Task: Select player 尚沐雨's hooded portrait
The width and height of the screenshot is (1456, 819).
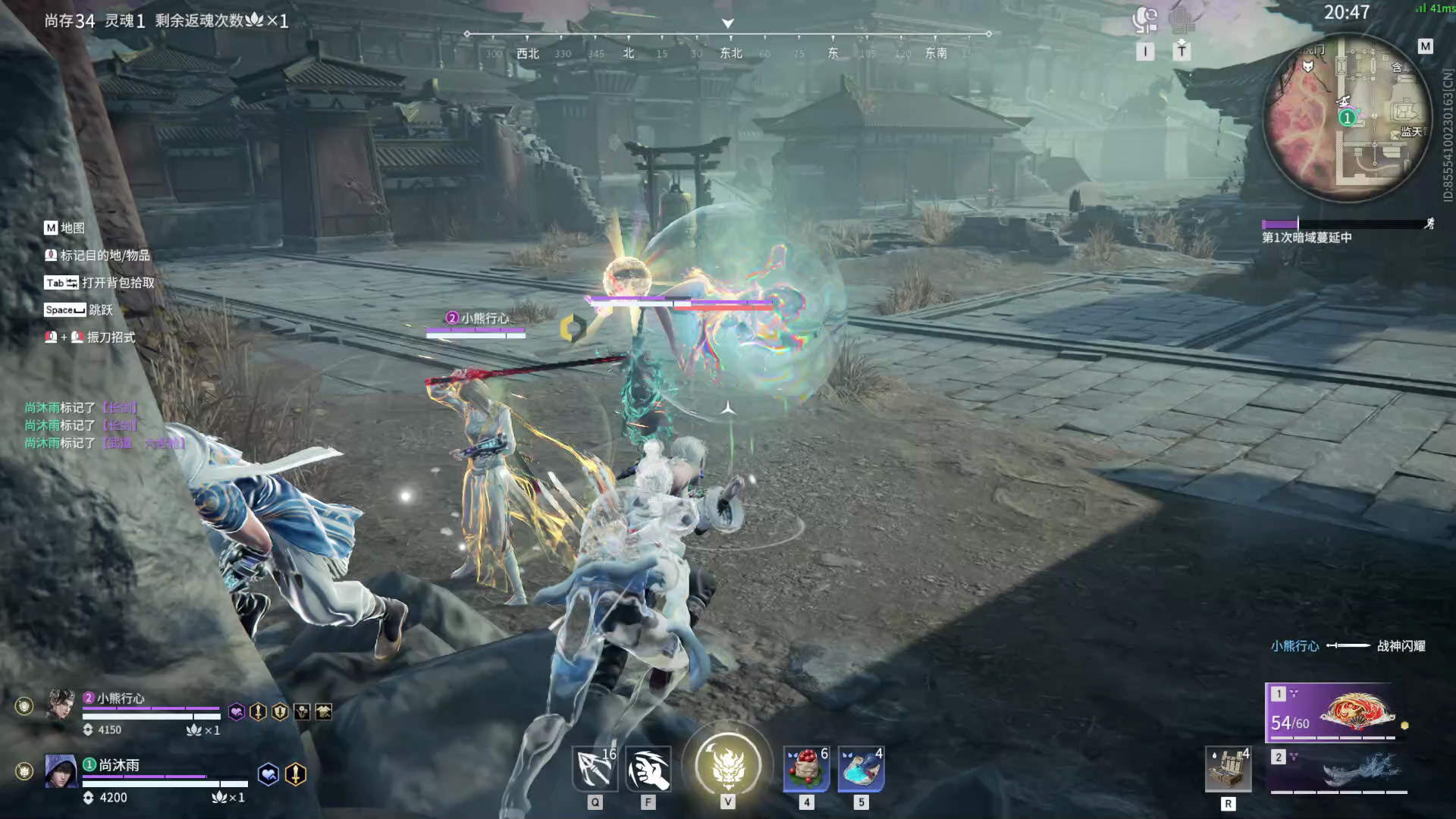Action: click(x=61, y=771)
